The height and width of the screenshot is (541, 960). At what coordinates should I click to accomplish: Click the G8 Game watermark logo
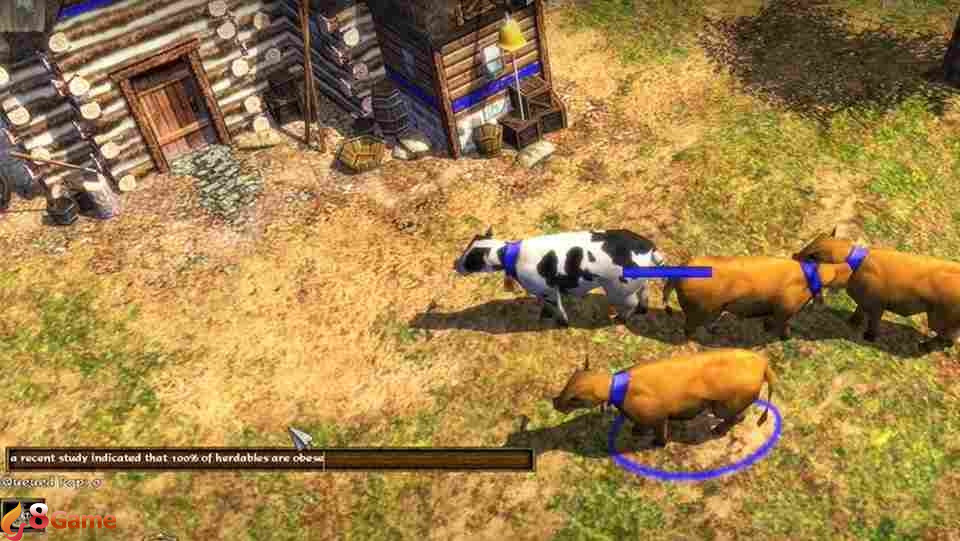[58, 520]
